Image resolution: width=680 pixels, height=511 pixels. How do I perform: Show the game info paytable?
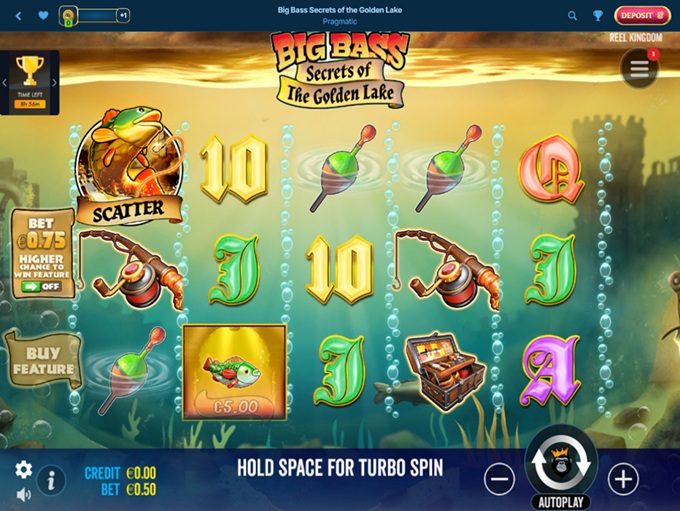pyautogui.click(x=51, y=480)
